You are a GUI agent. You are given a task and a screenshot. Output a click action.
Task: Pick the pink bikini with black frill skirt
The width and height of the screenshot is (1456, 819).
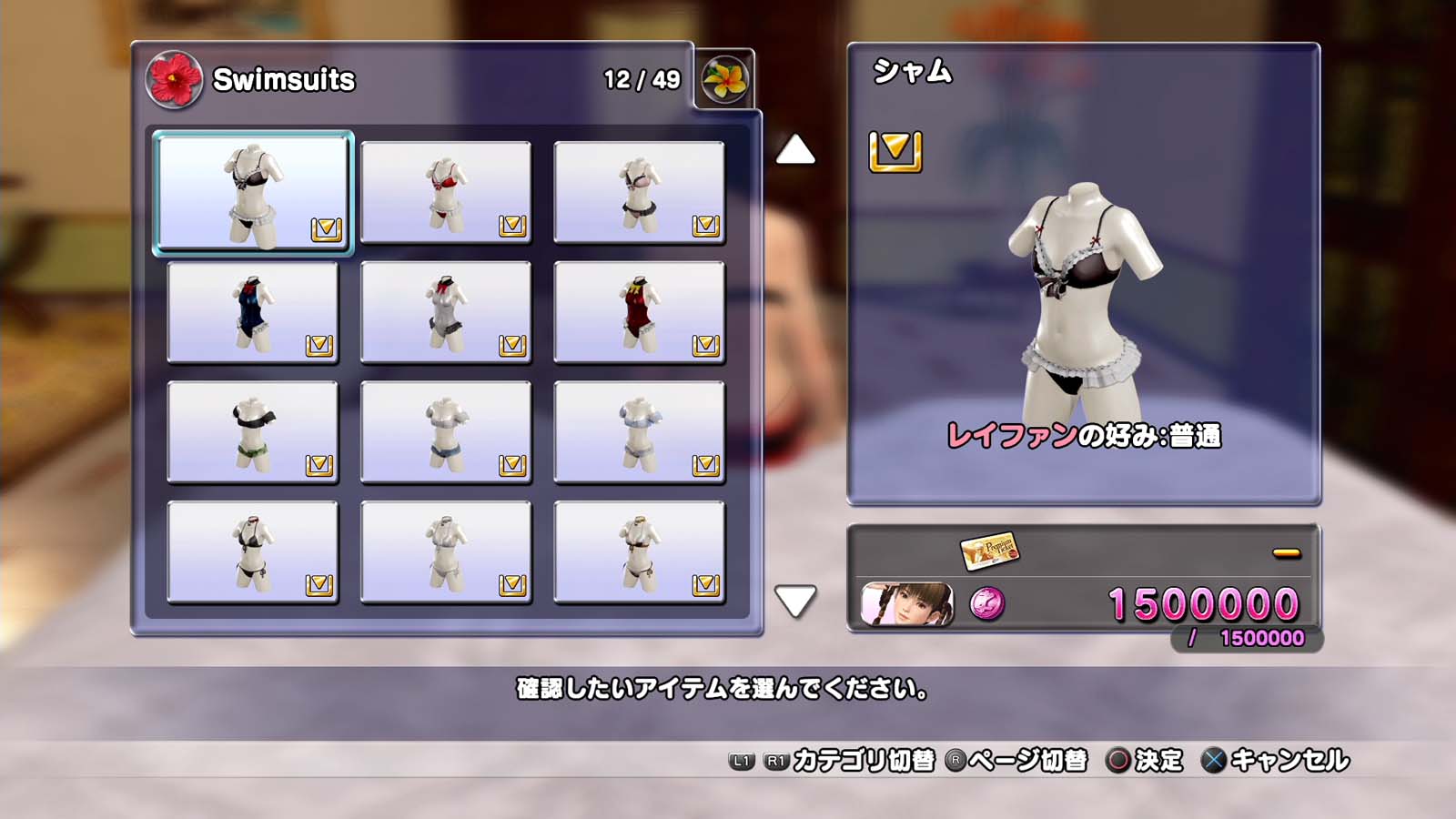point(639,192)
